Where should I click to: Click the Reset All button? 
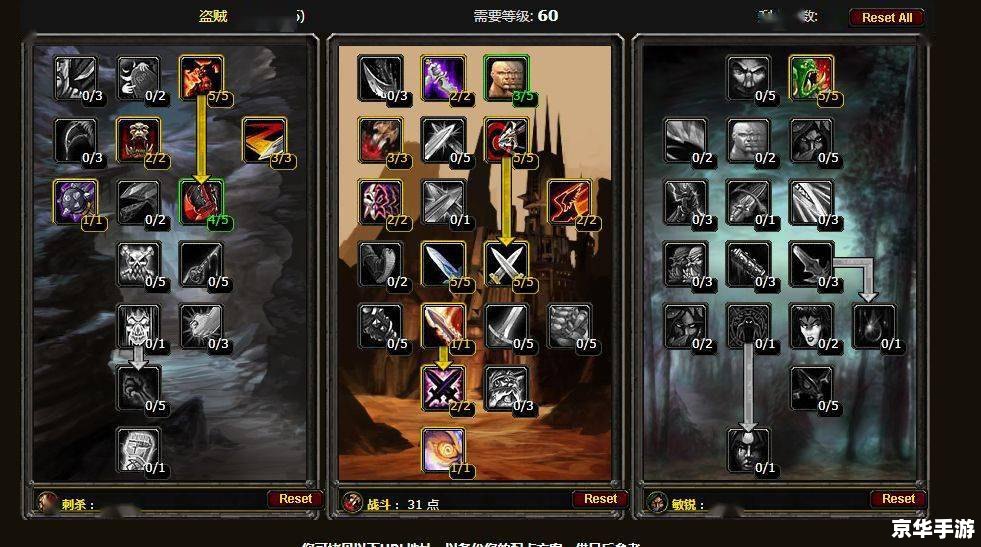coord(886,17)
